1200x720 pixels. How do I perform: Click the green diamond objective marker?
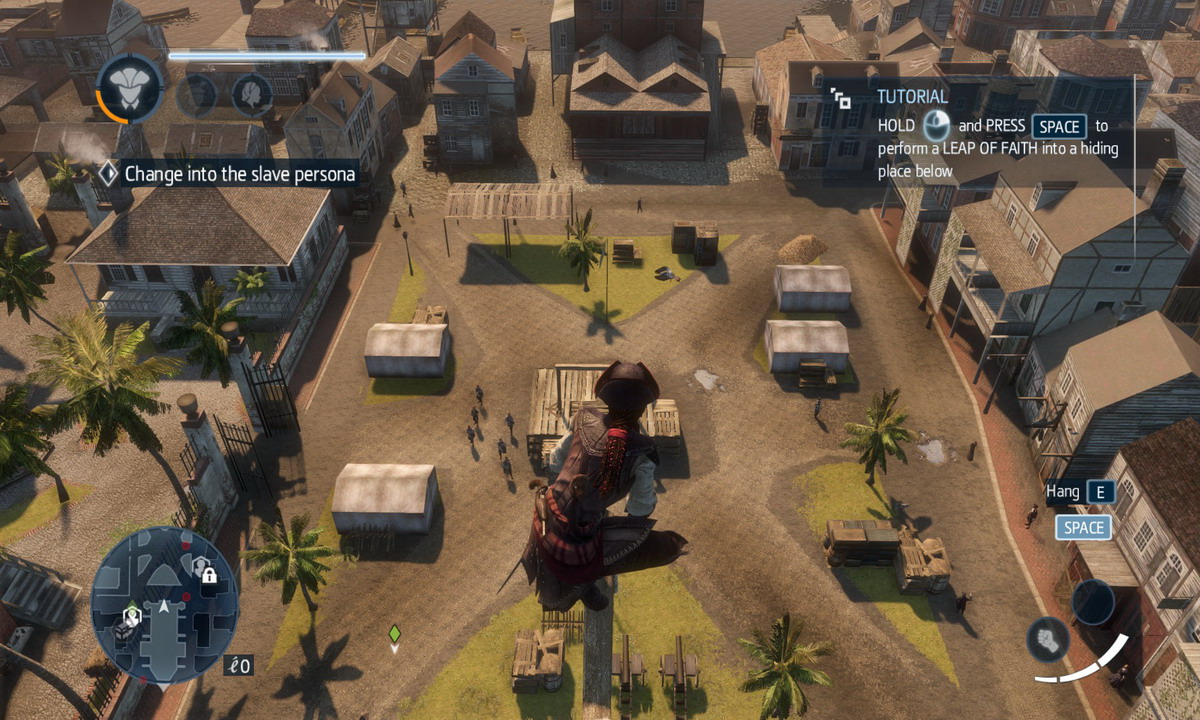click(x=394, y=633)
